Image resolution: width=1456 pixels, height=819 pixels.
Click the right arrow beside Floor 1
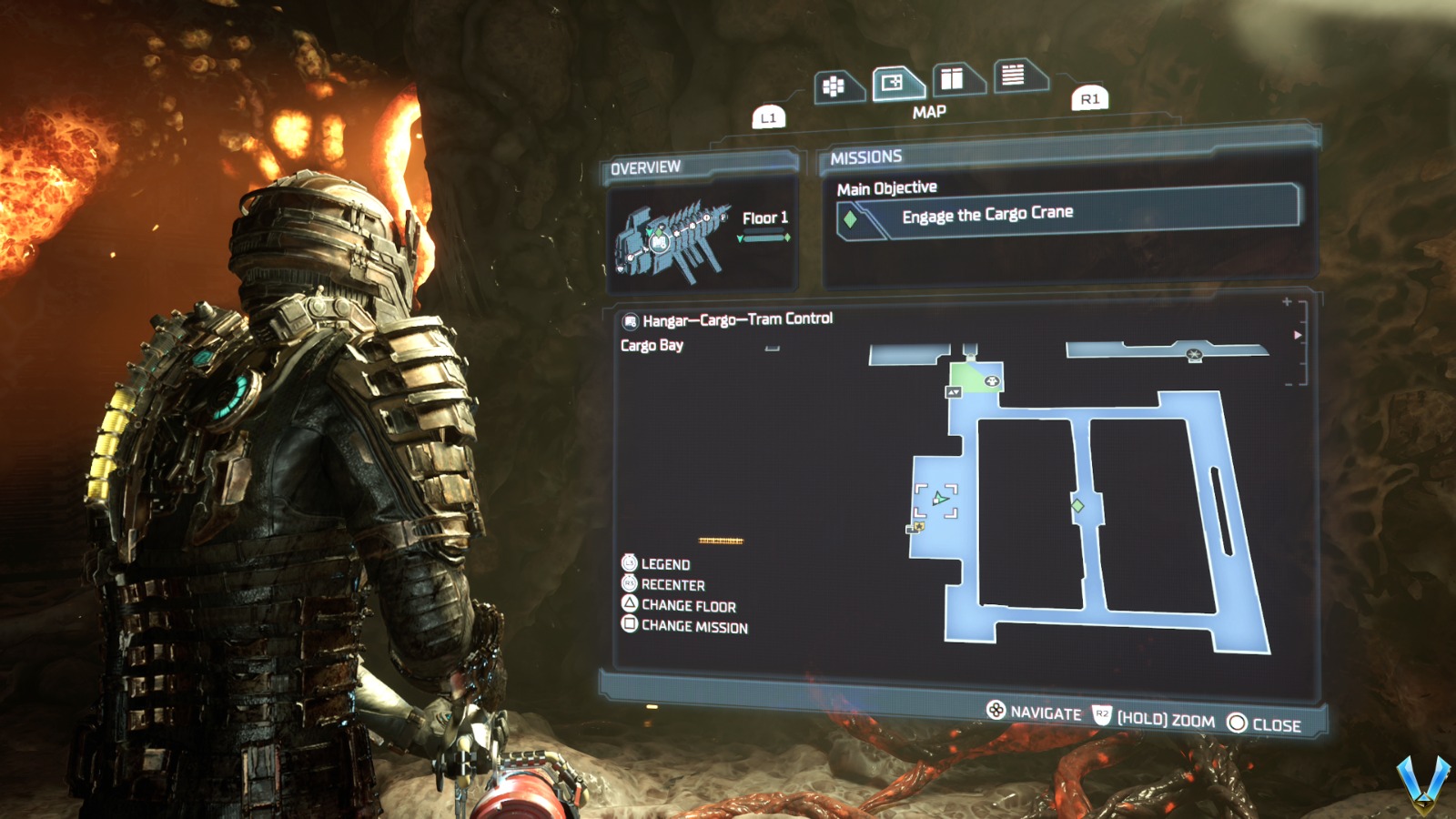tap(788, 238)
